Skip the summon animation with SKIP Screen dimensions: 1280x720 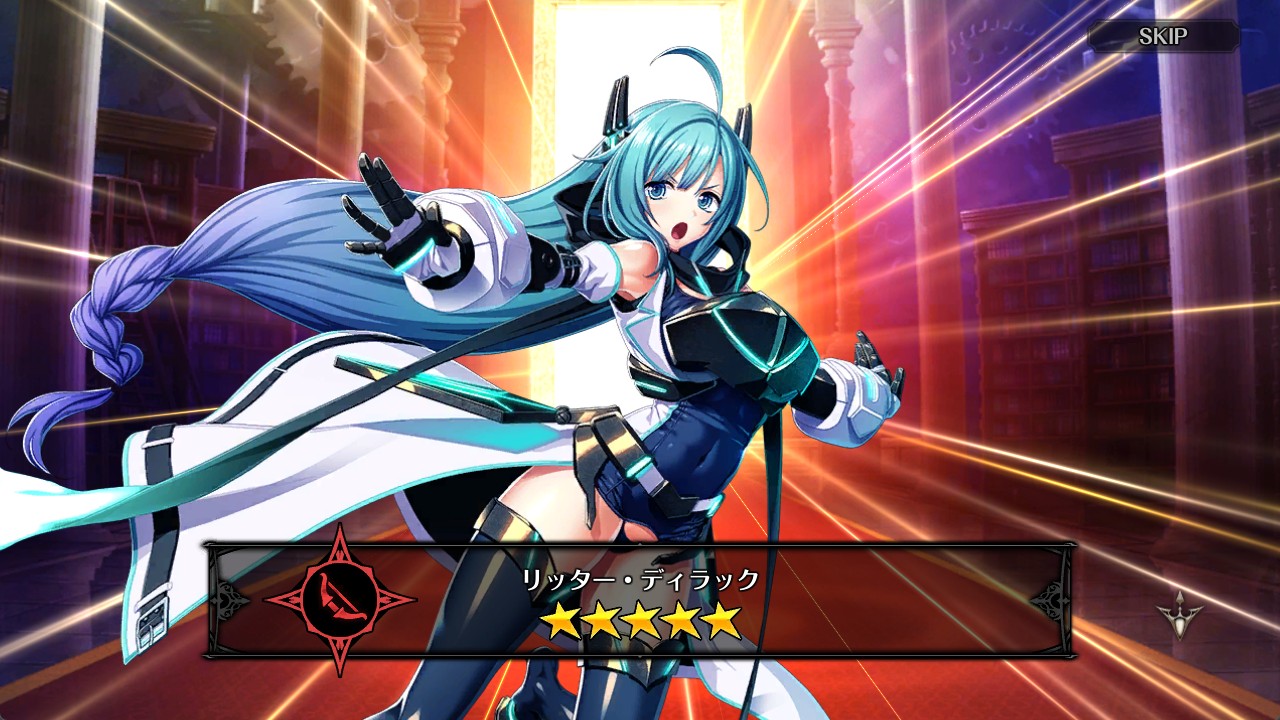(x=1163, y=37)
